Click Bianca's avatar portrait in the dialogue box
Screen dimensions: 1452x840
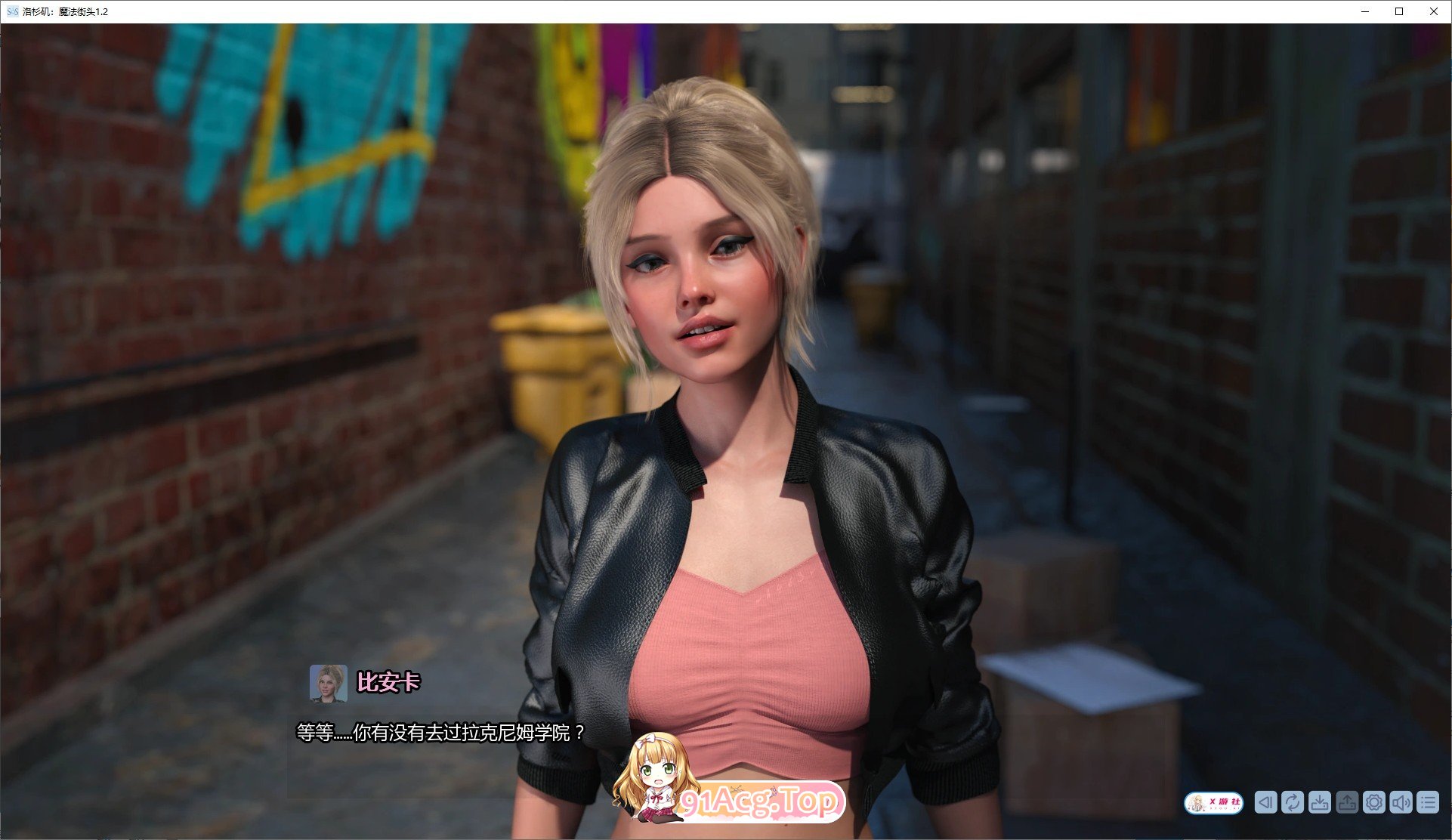pos(329,683)
